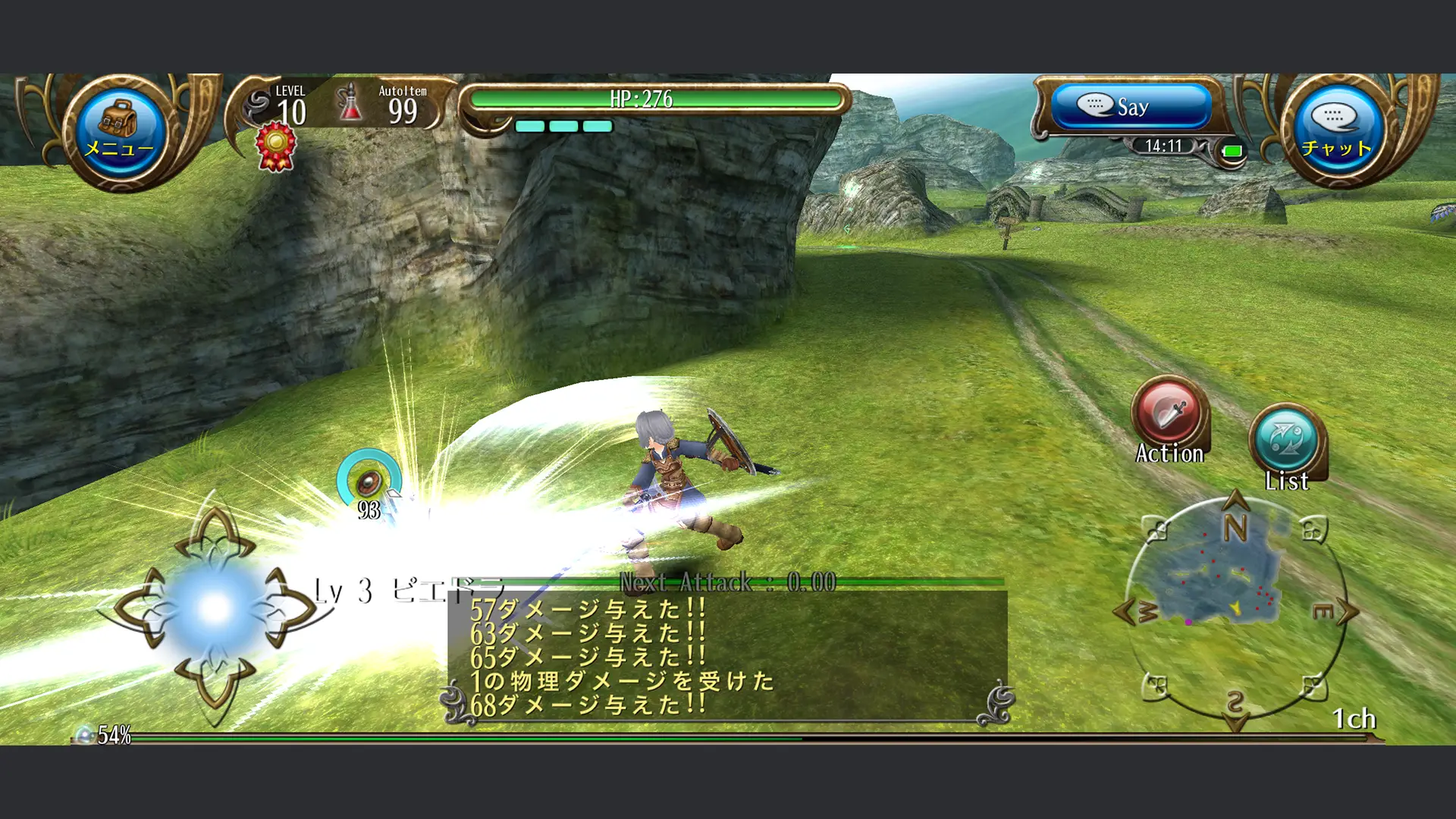Trigger the red Action attack button
This screenshot has height=819, width=1456.
pyautogui.click(x=1169, y=415)
